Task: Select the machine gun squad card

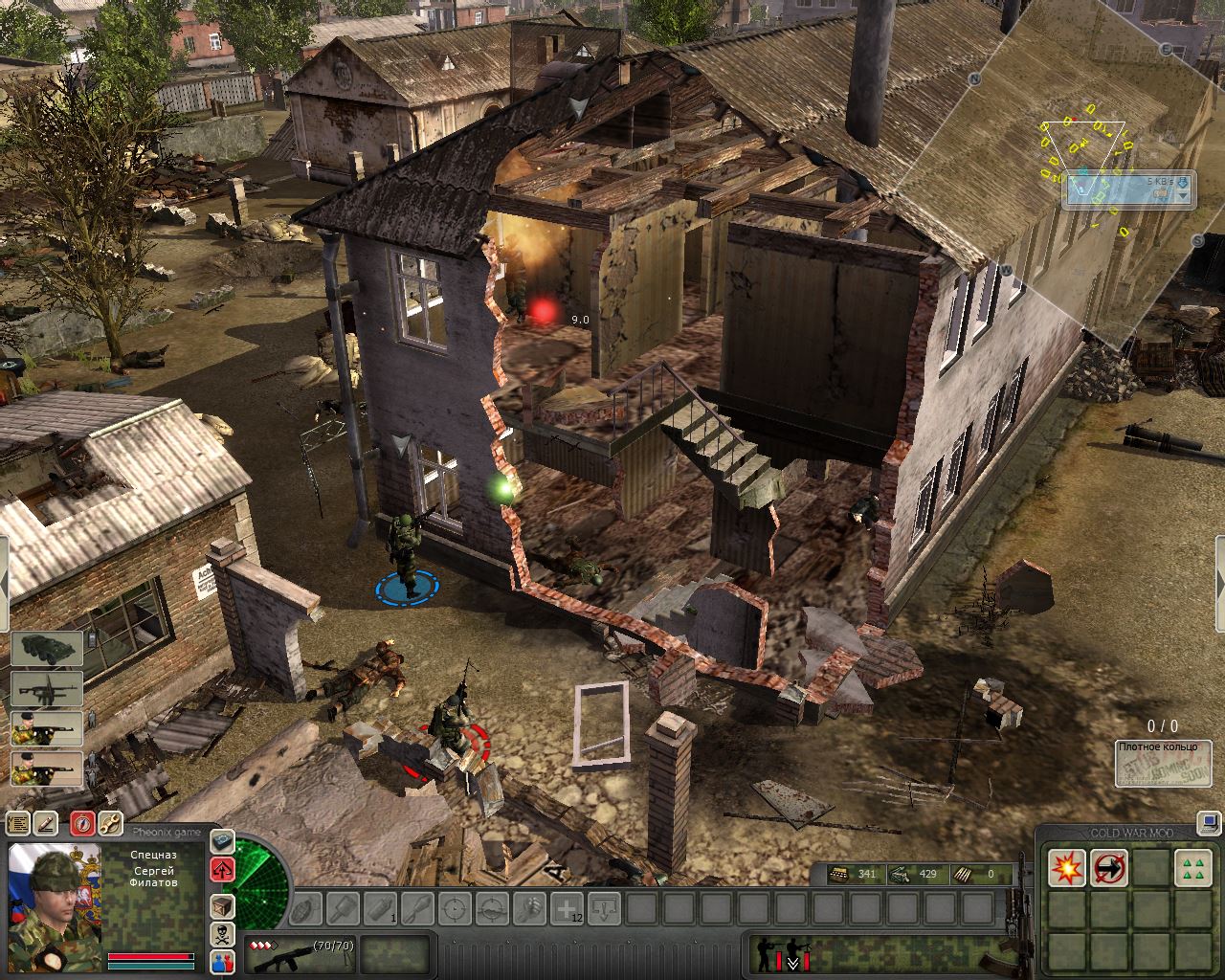Action: click(x=47, y=689)
